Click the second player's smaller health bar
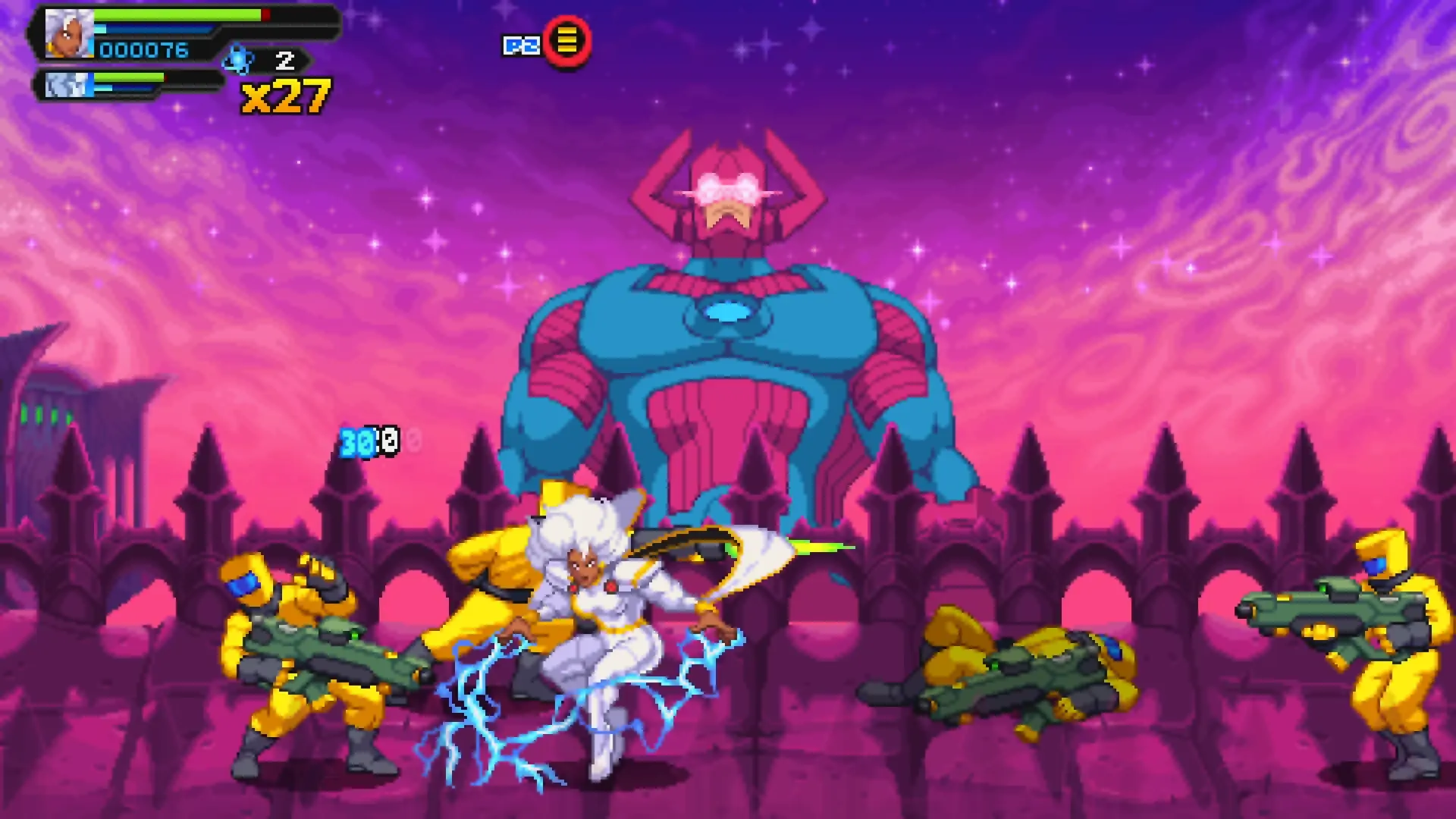This screenshot has height=819, width=1456. [133, 77]
